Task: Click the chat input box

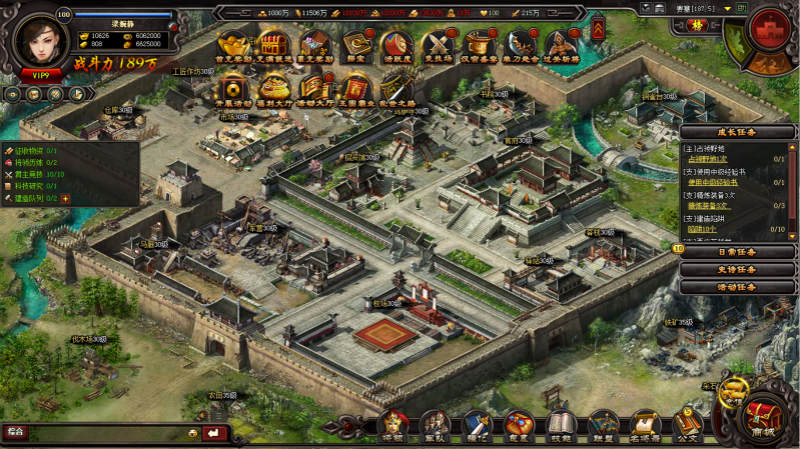Action: coord(100,432)
